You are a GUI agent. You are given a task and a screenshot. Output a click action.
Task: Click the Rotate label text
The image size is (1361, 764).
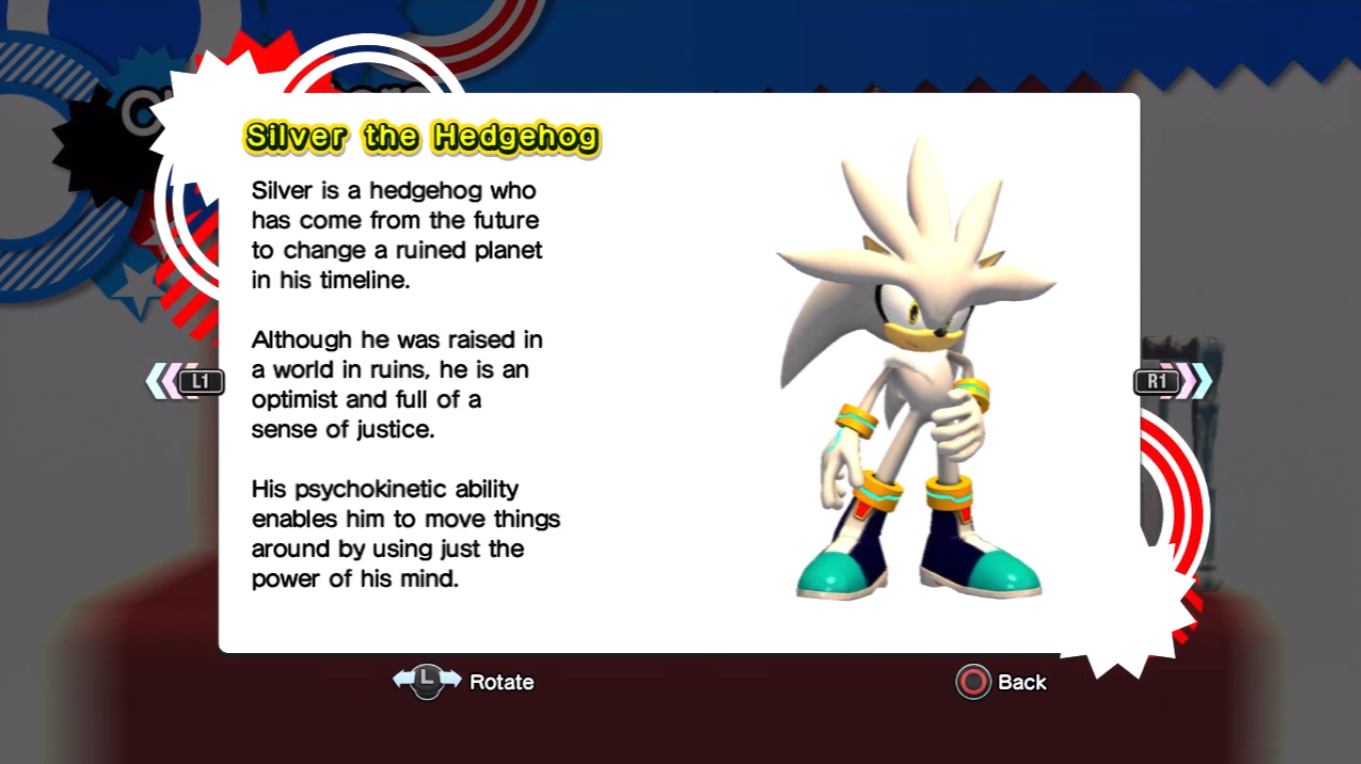coord(502,682)
